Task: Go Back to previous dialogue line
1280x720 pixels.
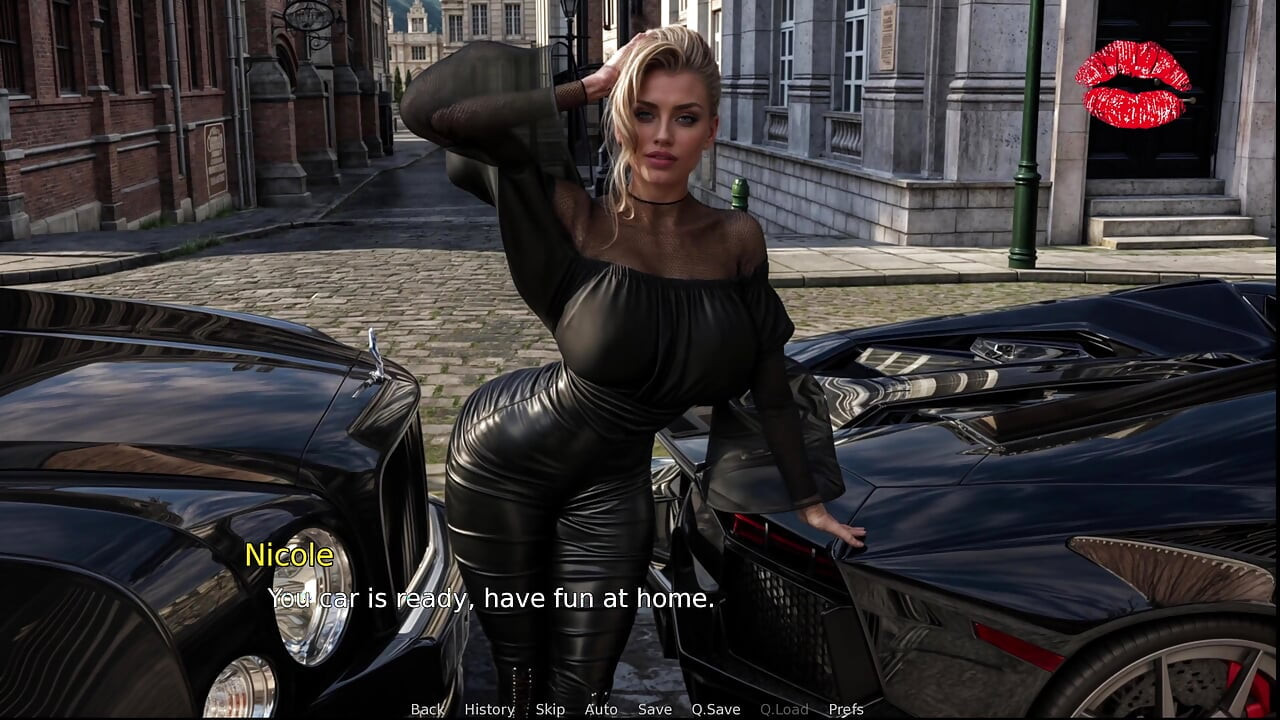Action: (426, 710)
